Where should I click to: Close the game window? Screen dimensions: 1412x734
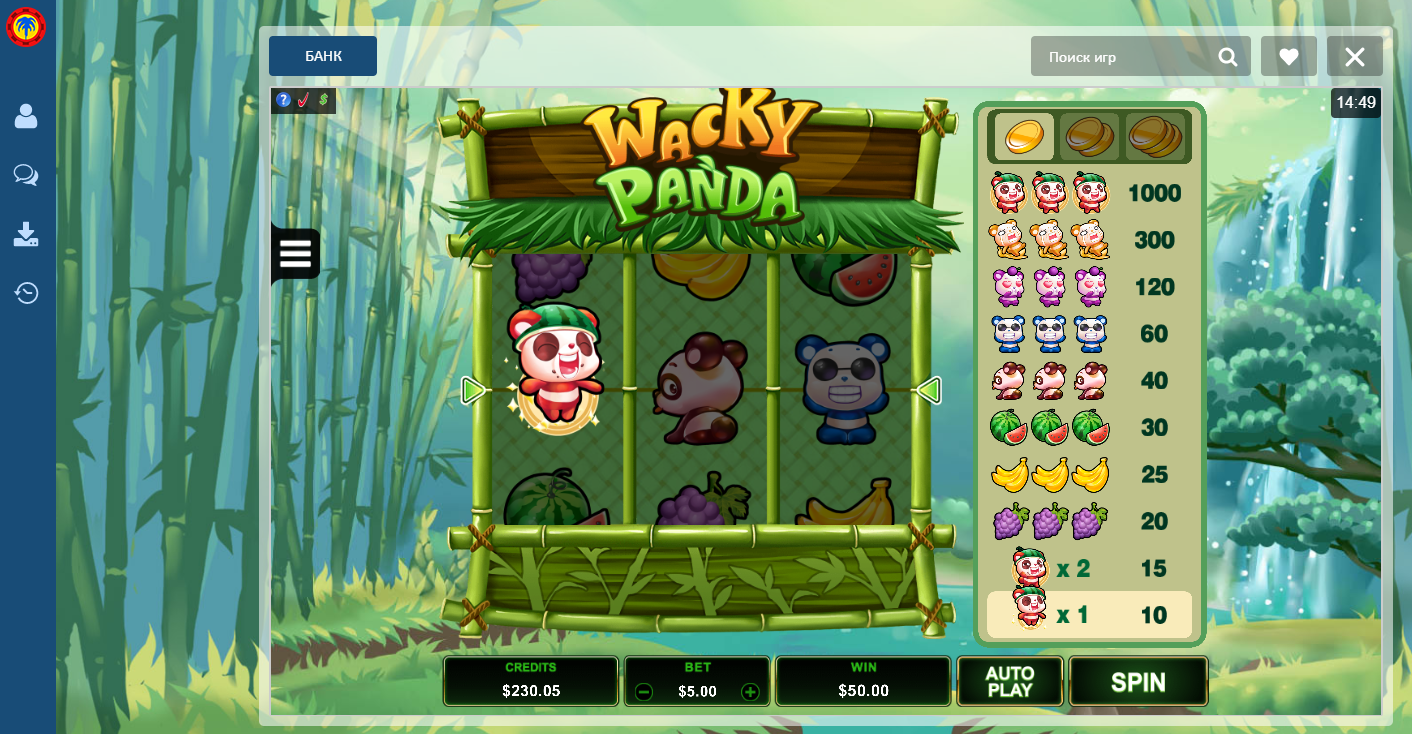[x=1355, y=57]
